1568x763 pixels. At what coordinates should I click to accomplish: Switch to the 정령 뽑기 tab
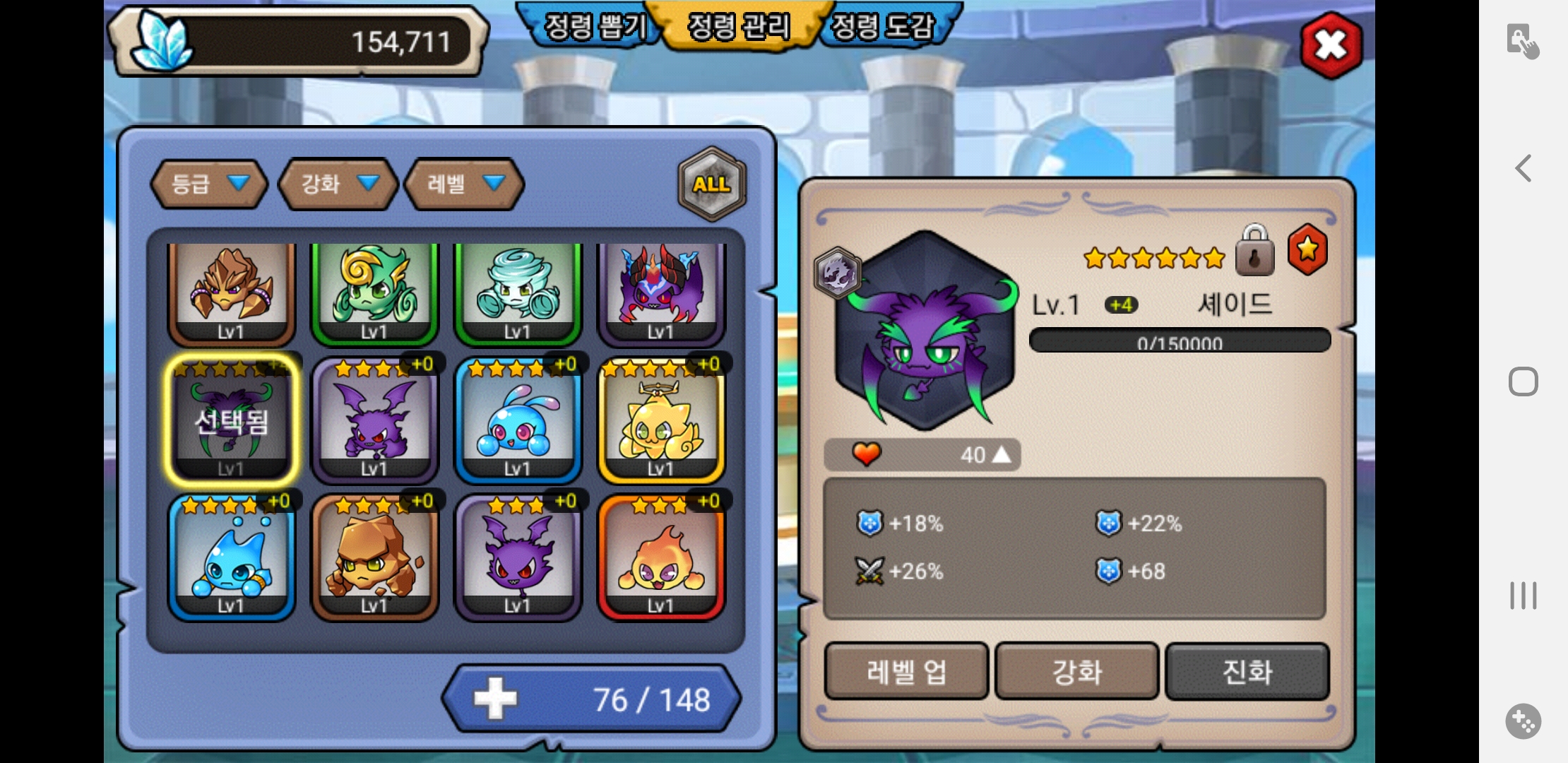click(x=592, y=27)
